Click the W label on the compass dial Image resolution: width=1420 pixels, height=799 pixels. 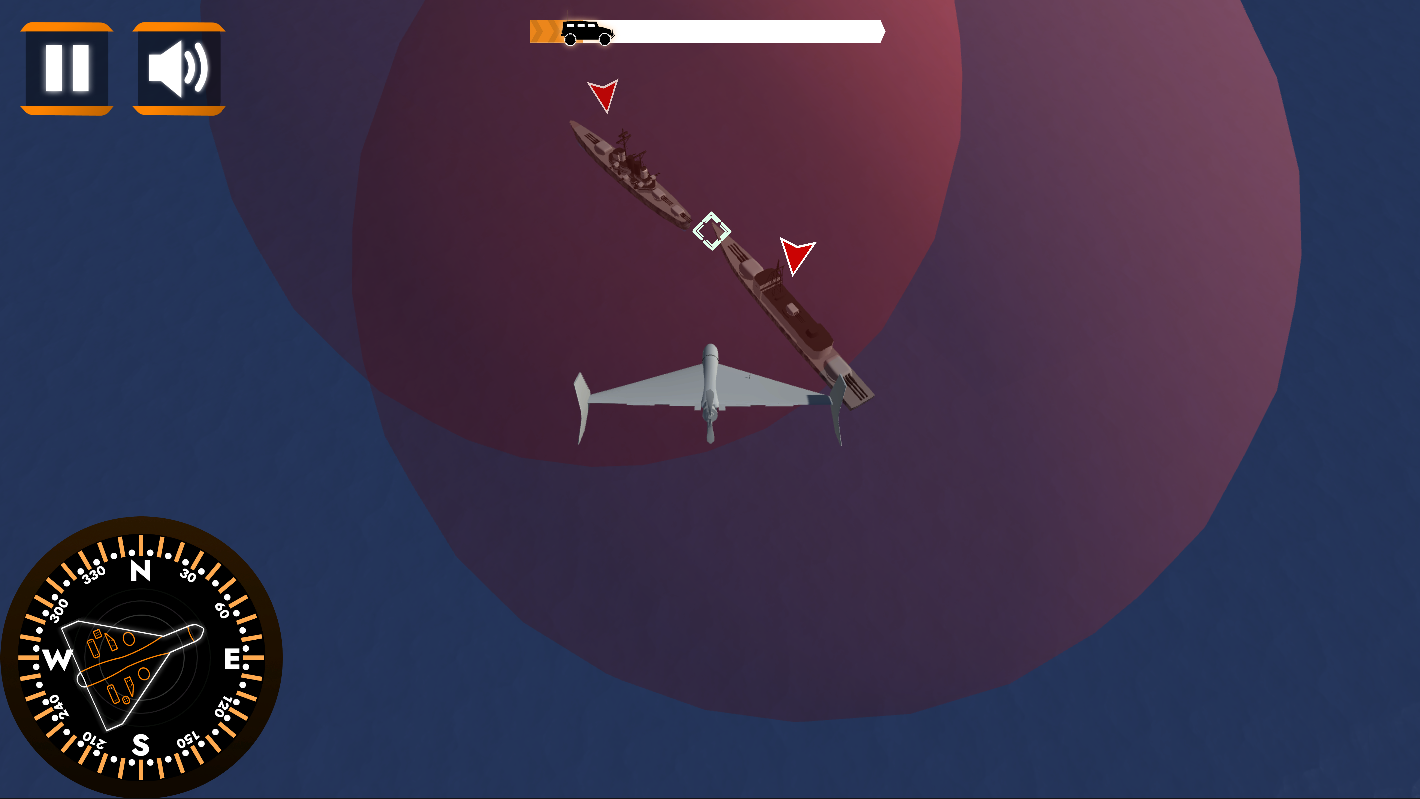click(56, 659)
